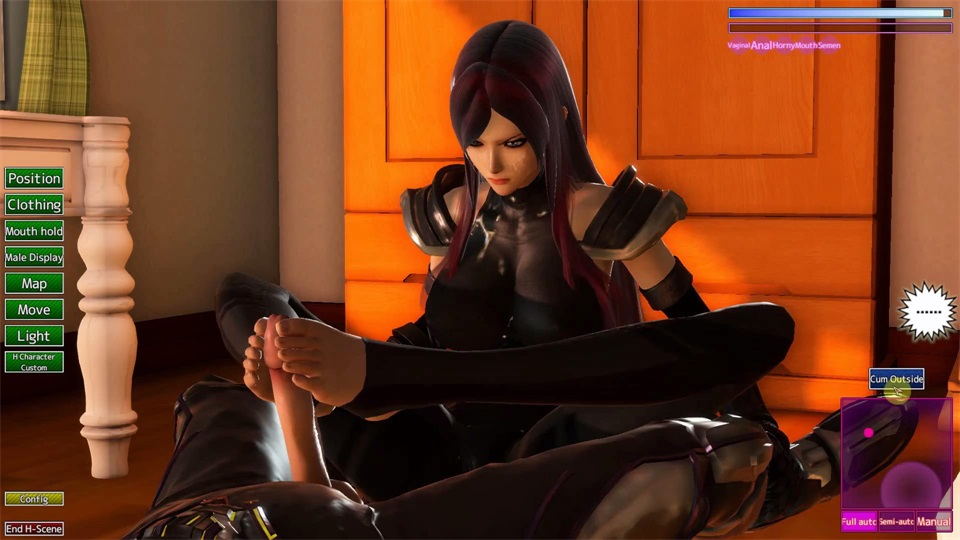
Task: Toggle the Mouth hold option
Action: (34, 231)
